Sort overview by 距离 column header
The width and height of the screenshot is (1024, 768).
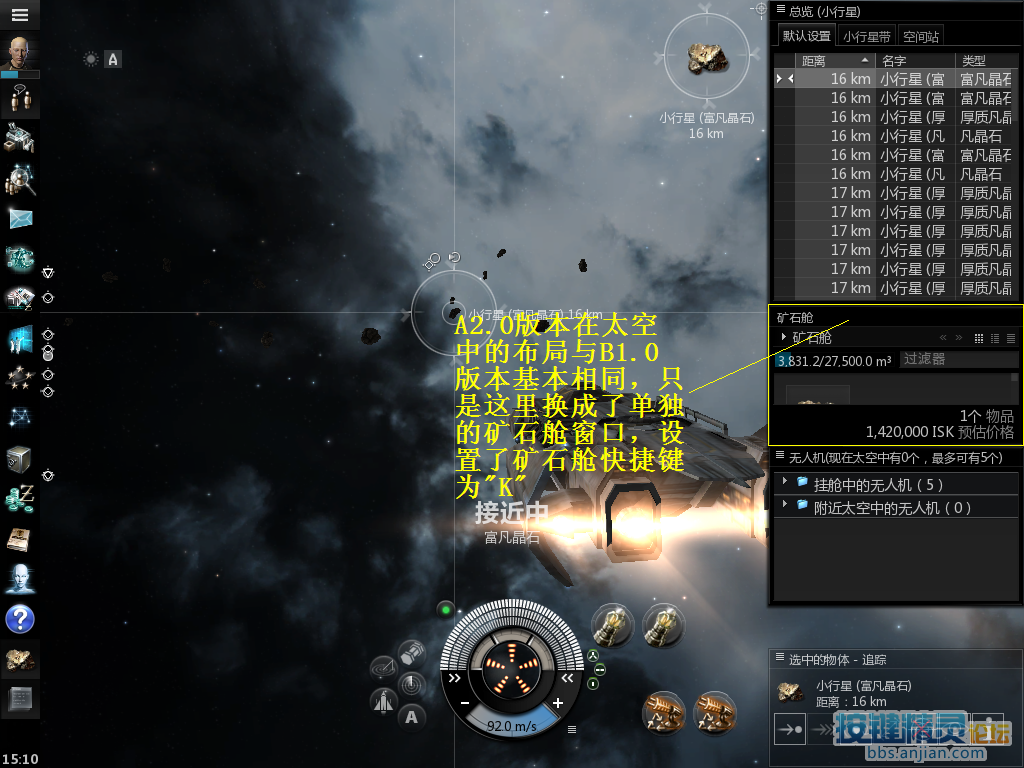835,61
